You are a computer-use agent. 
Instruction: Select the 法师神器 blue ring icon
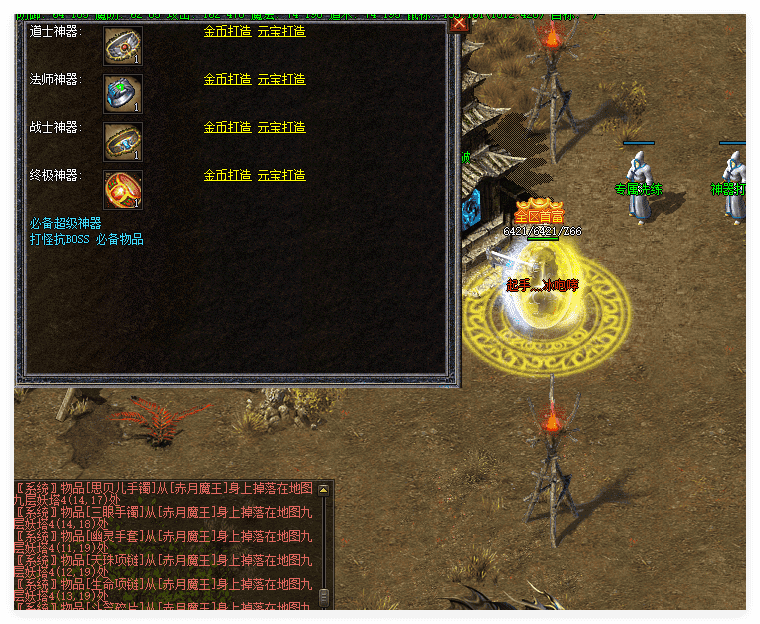click(x=123, y=94)
